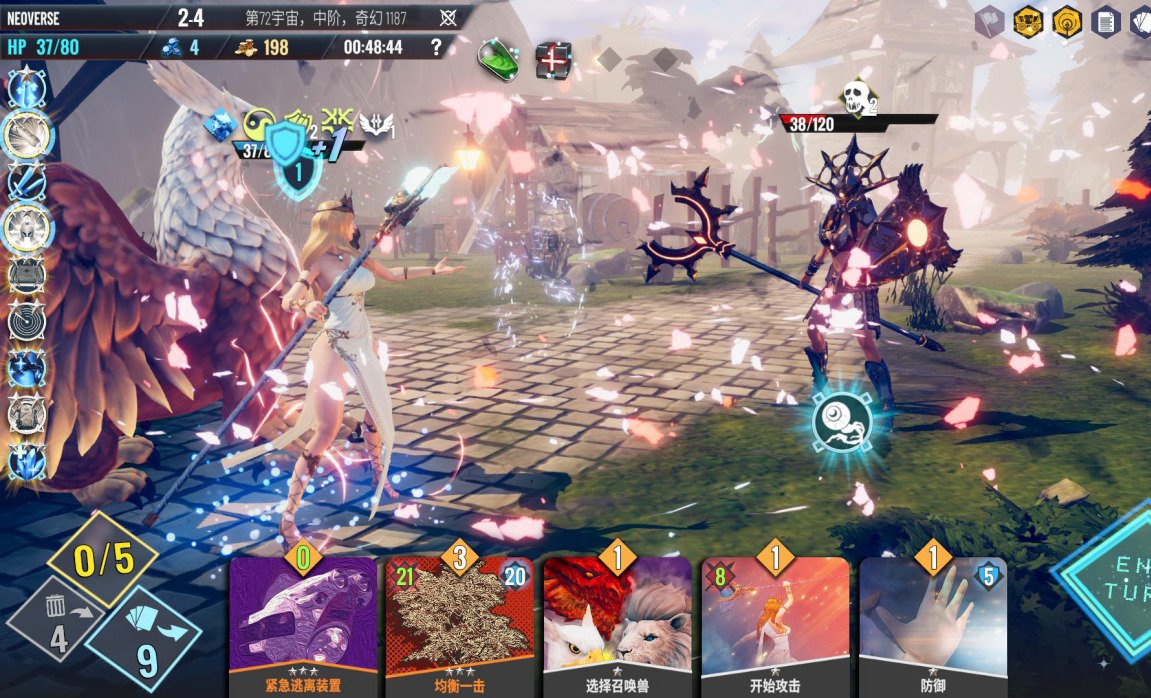Use the red cross box item
This screenshot has width=1151, height=698.
click(x=552, y=59)
